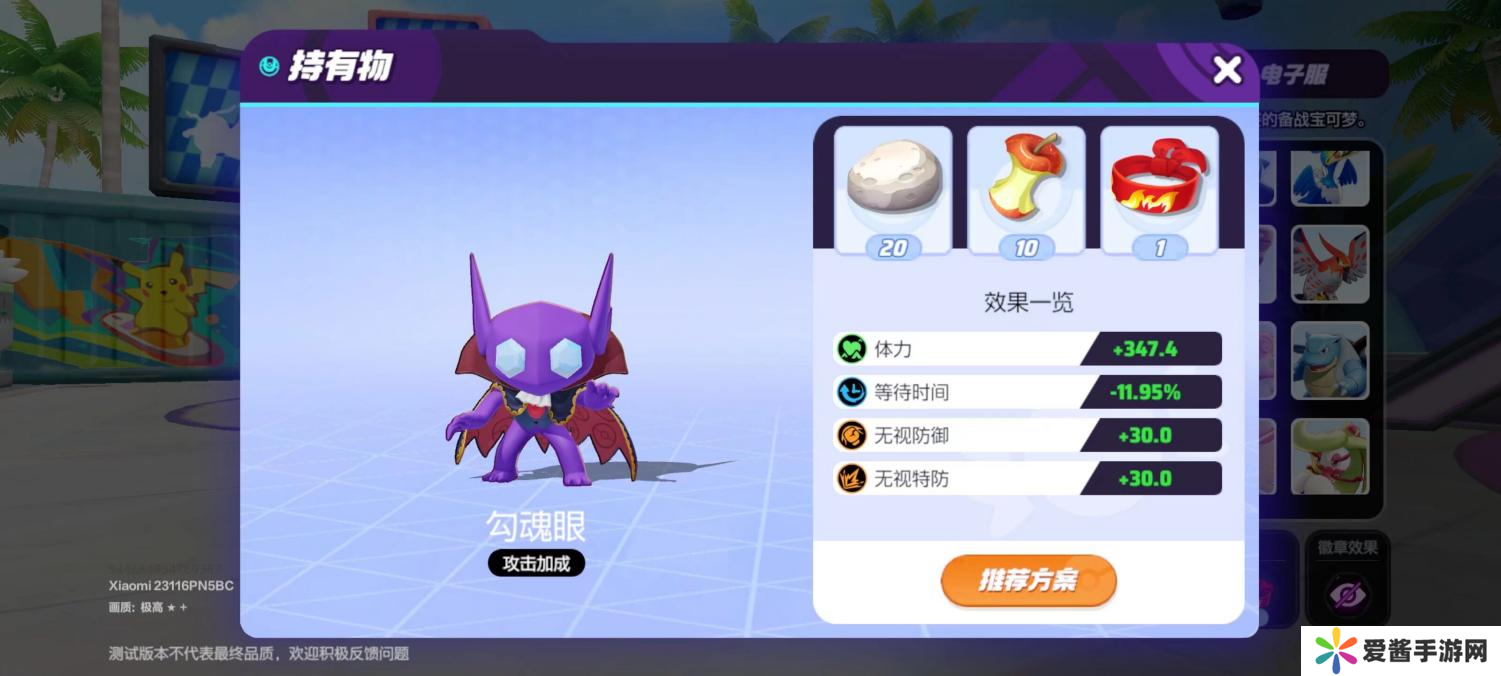Close the 持有物 held items panel
The height and width of the screenshot is (676, 1501).
(x=1226, y=70)
